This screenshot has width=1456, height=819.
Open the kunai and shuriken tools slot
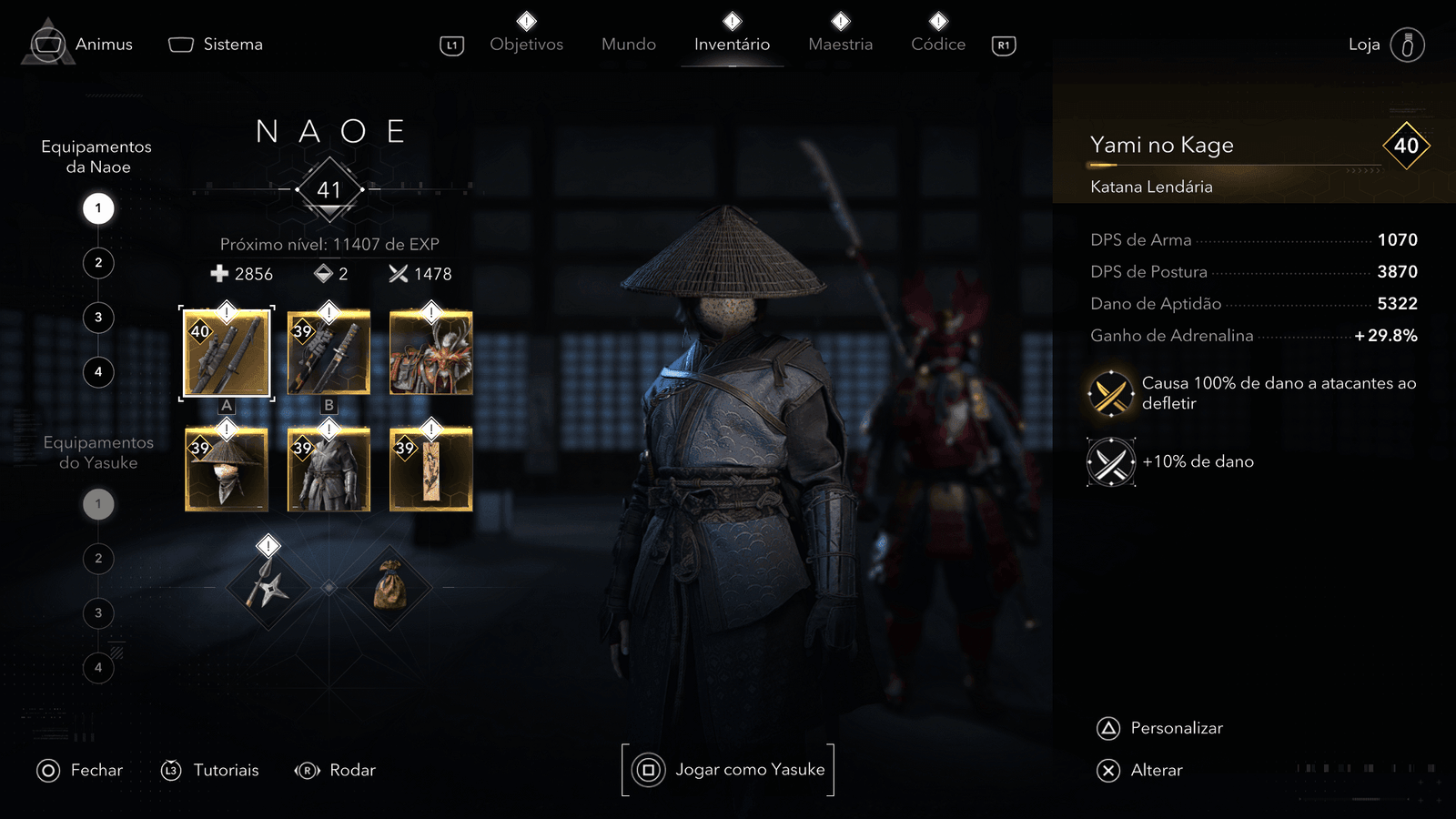[x=268, y=587]
